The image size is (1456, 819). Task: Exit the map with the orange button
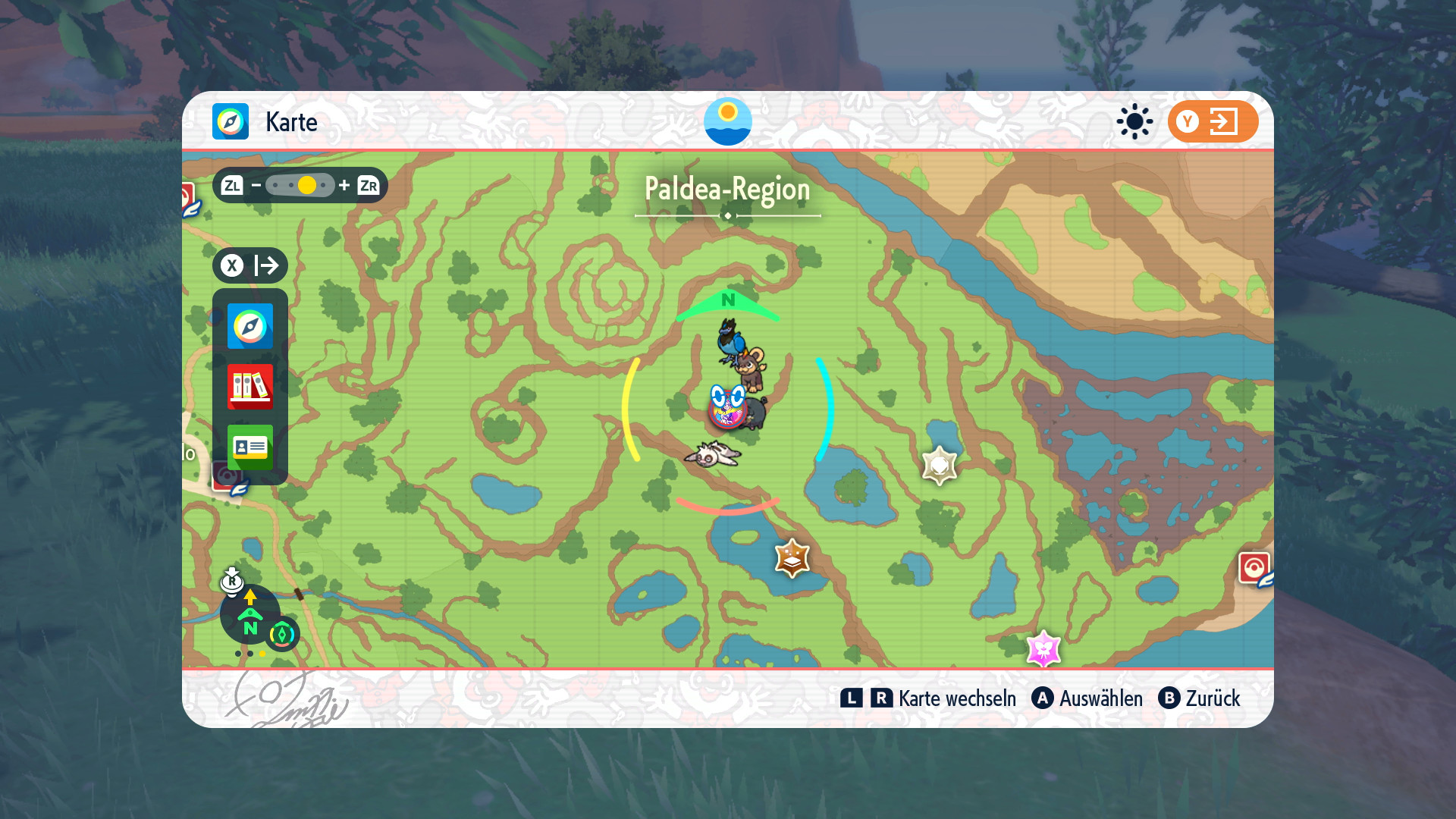[1213, 121]
